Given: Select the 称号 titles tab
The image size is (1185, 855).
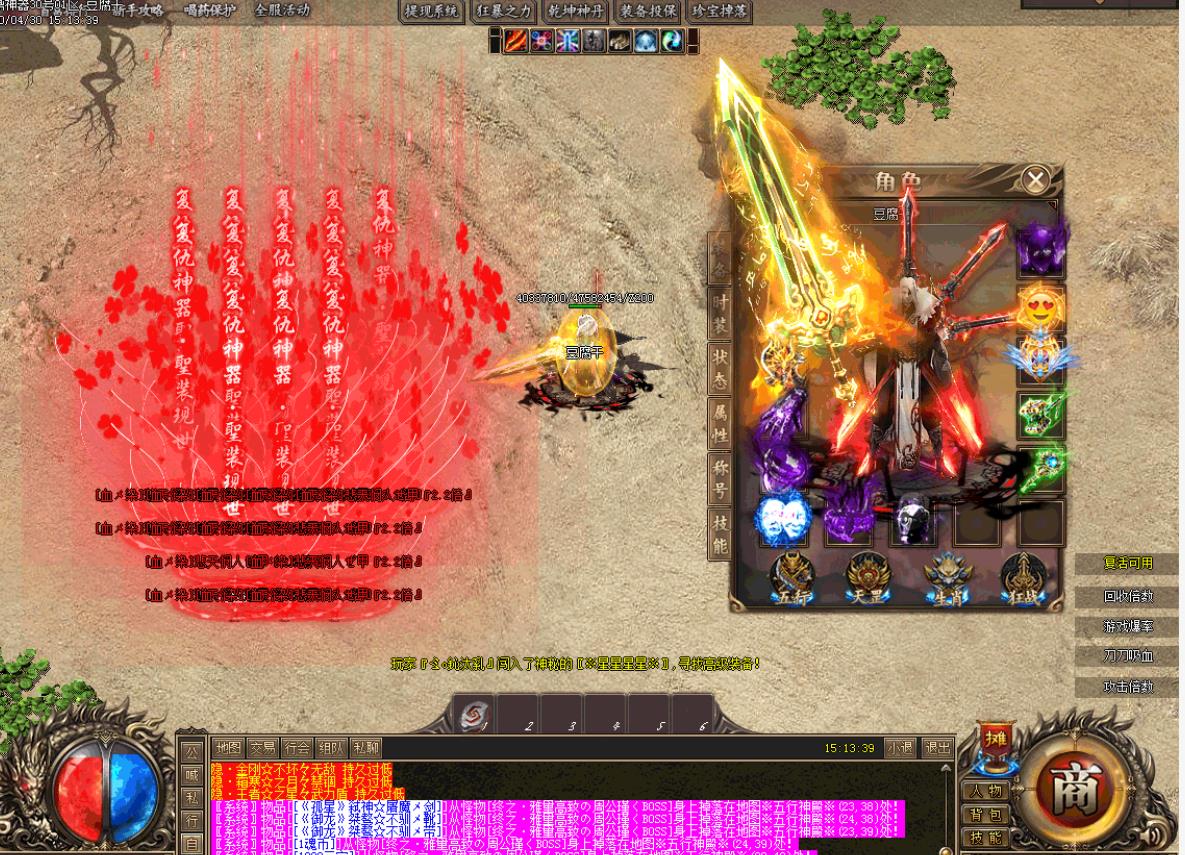Looking at the screenshot, I should 719,478.
